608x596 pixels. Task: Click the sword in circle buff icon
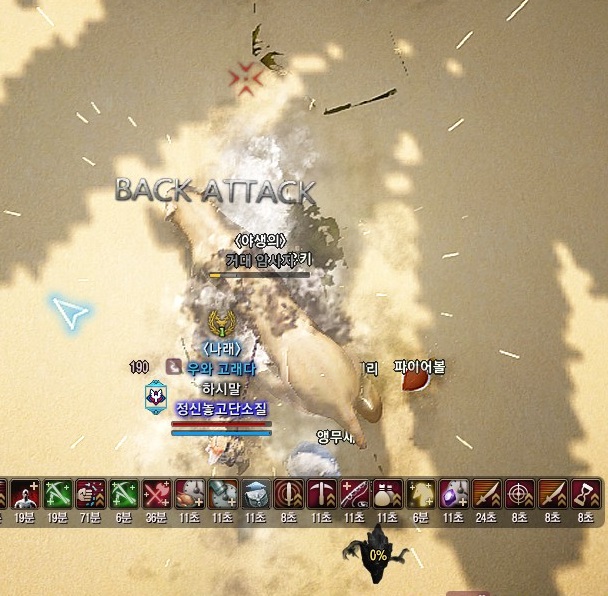288,494
